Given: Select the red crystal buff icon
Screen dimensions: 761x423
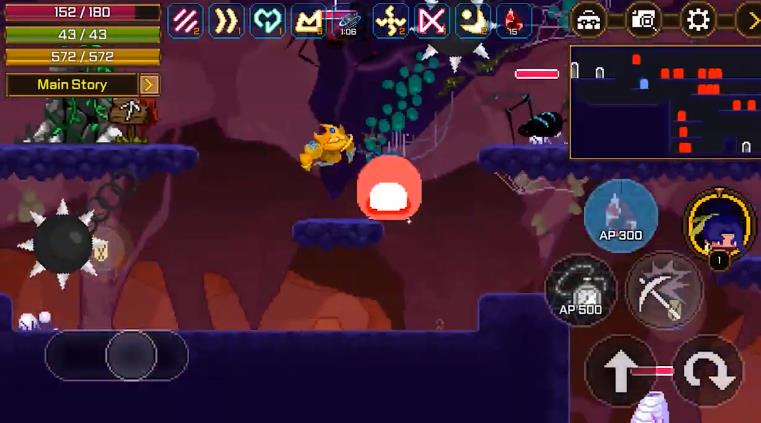Looking at the screenshot, I should pyautogui.click(x=514, y=20).
